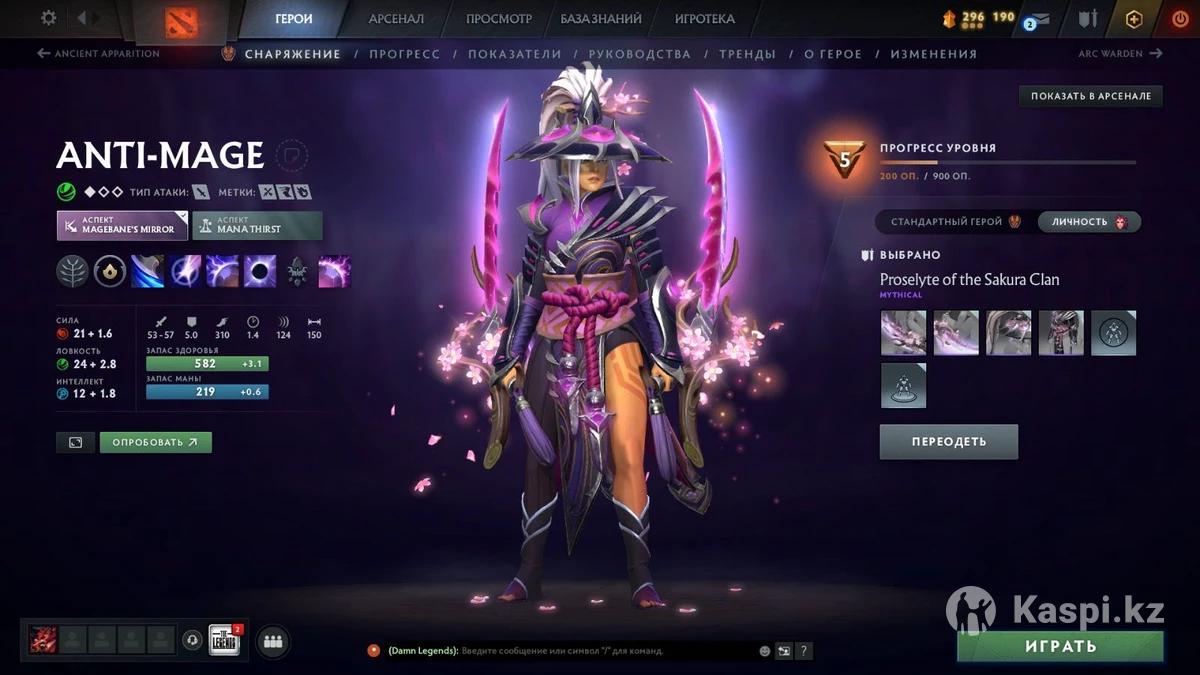Try the hero with Опробовать button
The height and width of the screenshot is (675, 1200).
coord(155,442)
